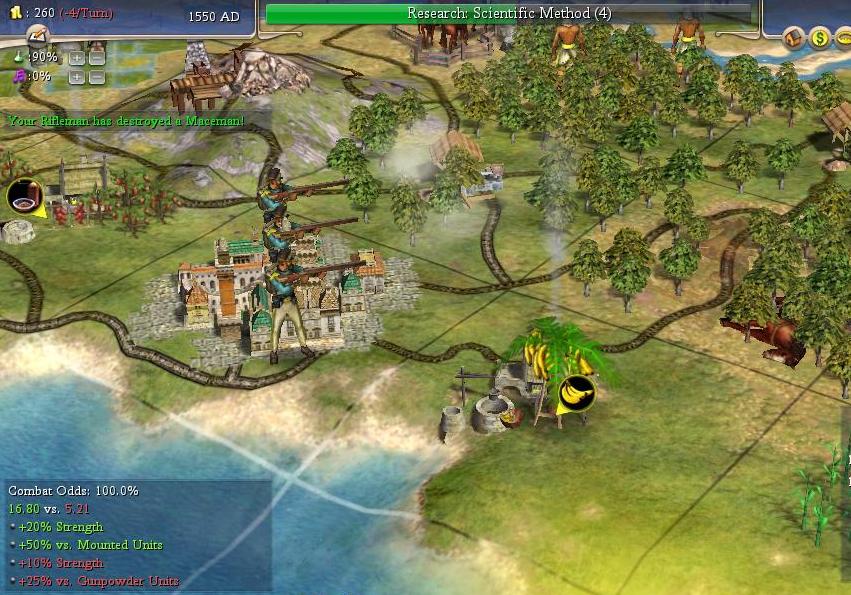Open the Domestic Advisor house icon
851x595 pixels.
coord(794,38)
